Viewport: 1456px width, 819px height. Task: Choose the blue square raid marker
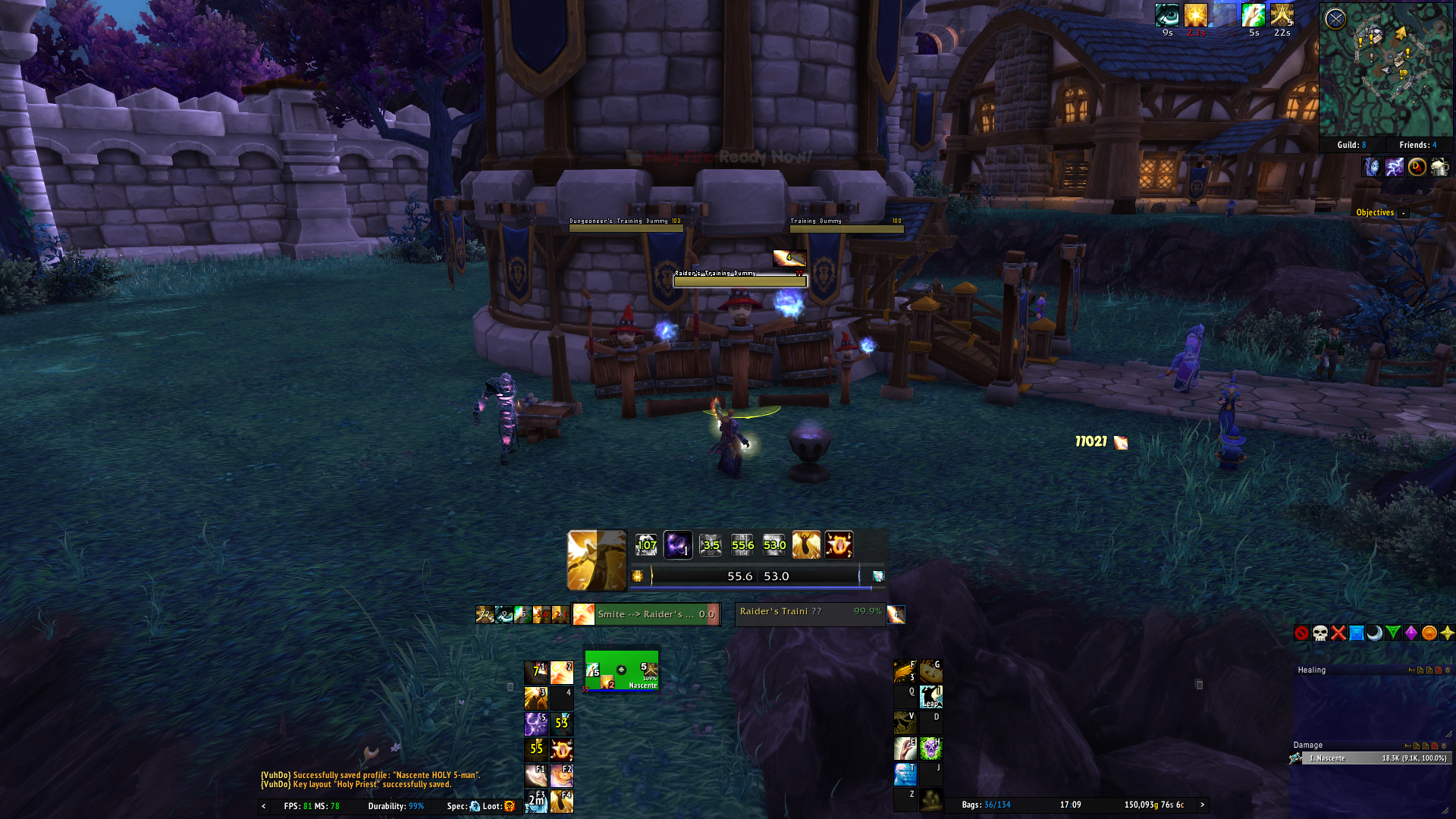(1357, 633)
